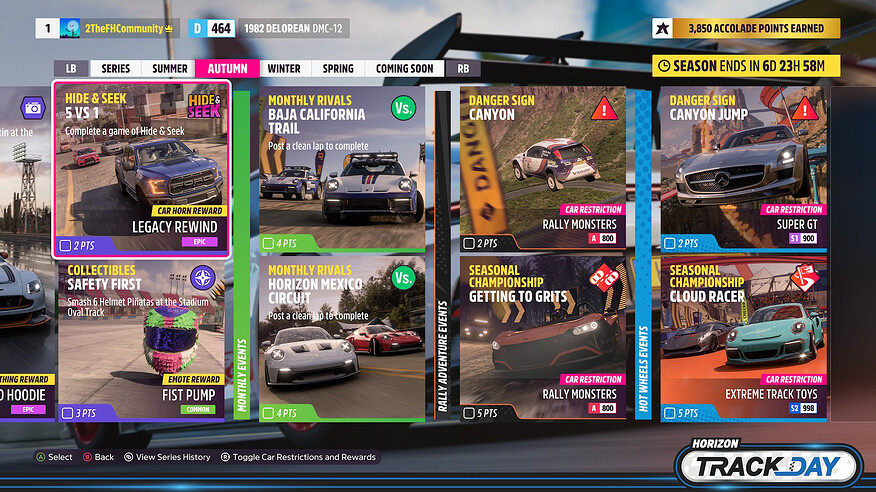Open the Canyon danger sign event
The height and width of the screenshot is (492, 876).
pyautogui.click(x=543, y=169)
